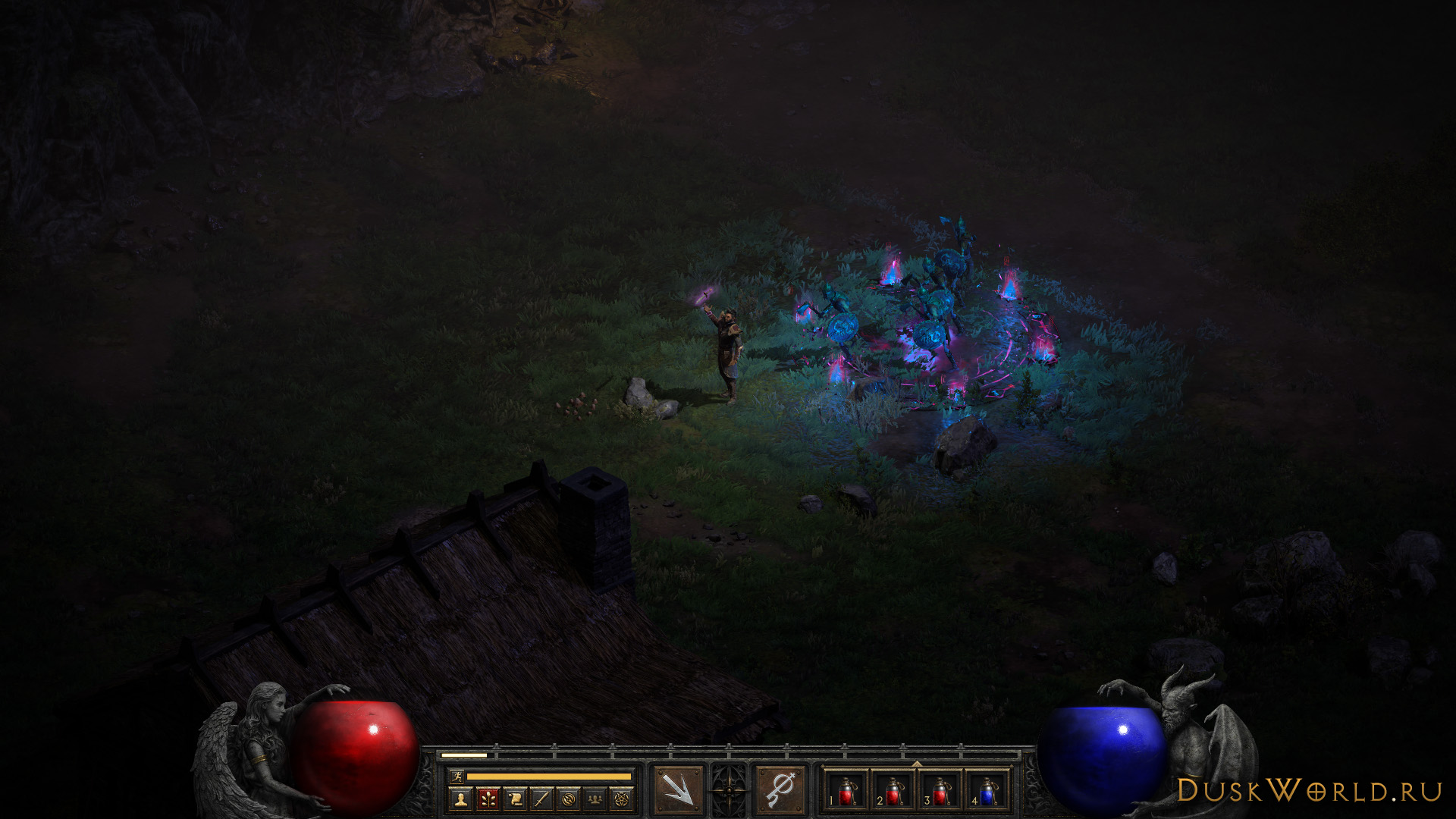The width and height of the screenshot is (1456, 819).
Task: Expand the potion belt with the arrow tab
Action: pyautogui.click(x=917, y=764)
